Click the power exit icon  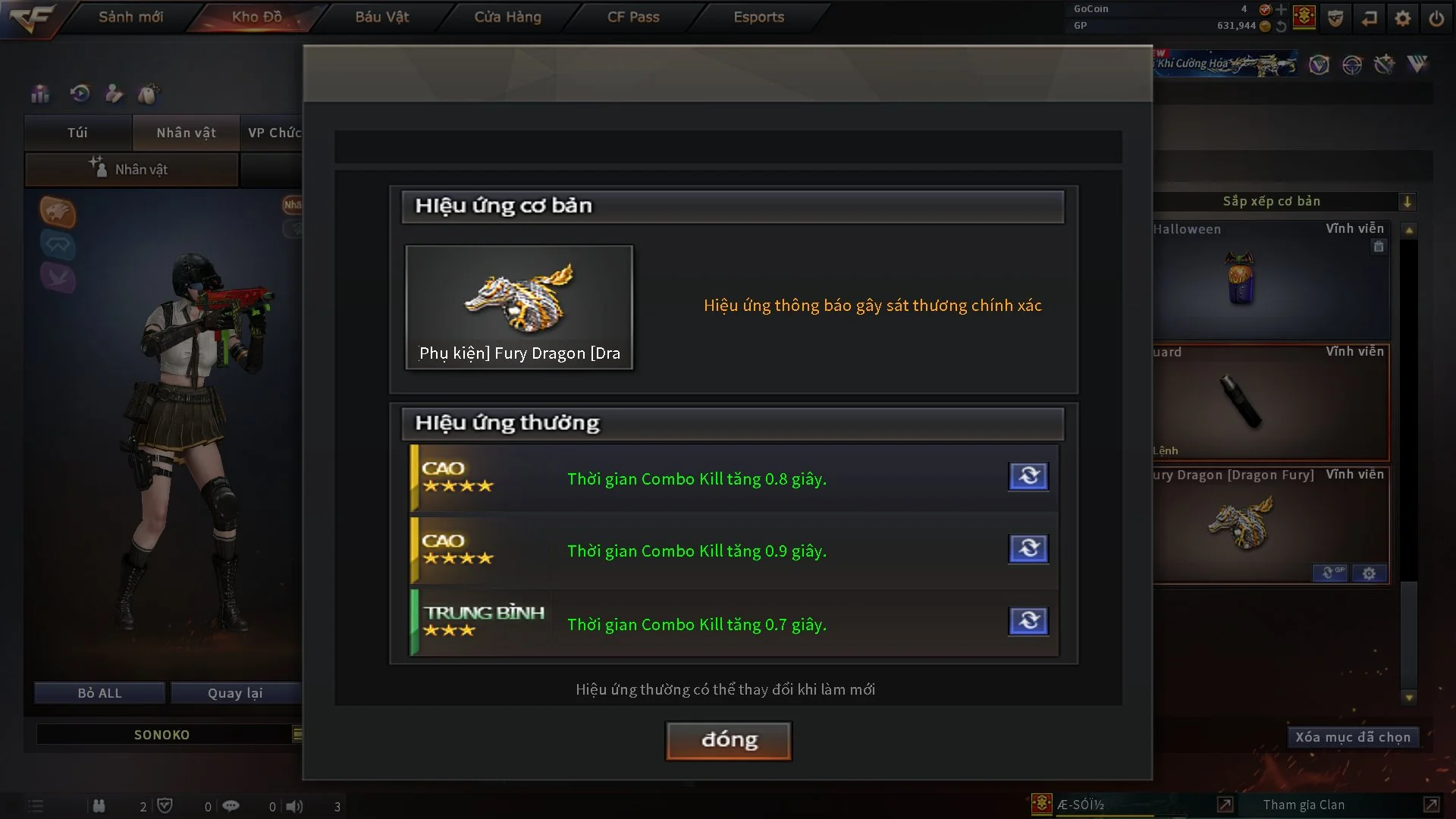pyautogui.click(x=1436, y=18)
